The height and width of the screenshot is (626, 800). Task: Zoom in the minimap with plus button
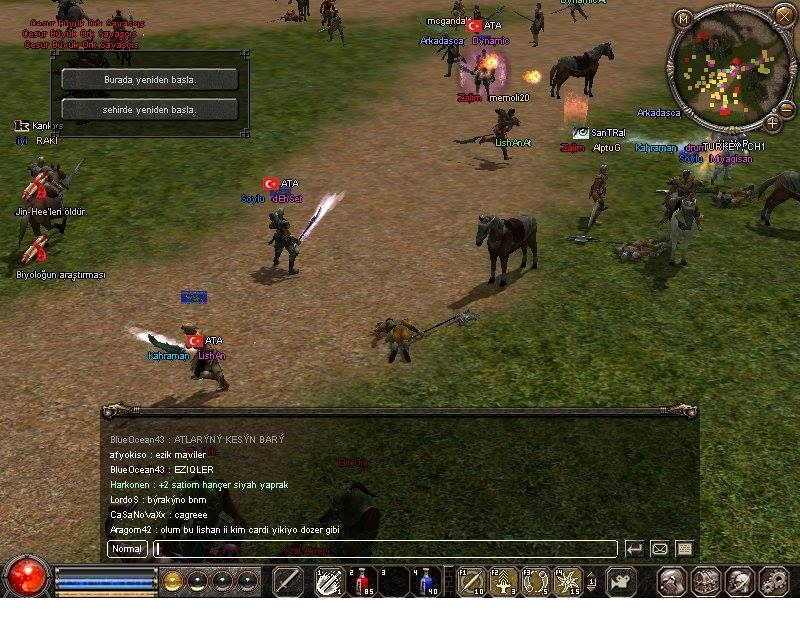[x=772, y=123]
